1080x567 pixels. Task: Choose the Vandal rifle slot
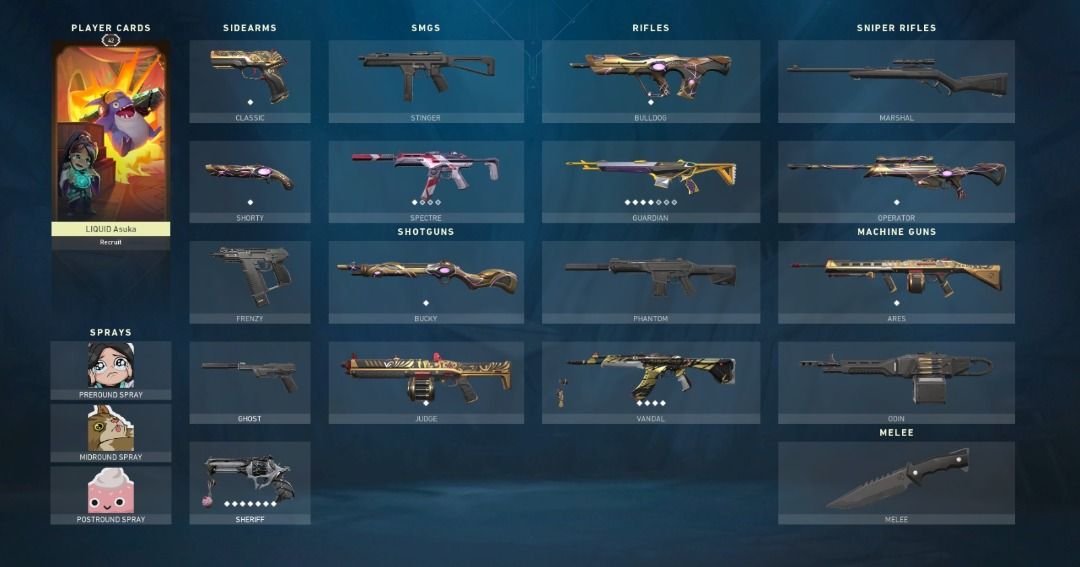coord(651,381)
